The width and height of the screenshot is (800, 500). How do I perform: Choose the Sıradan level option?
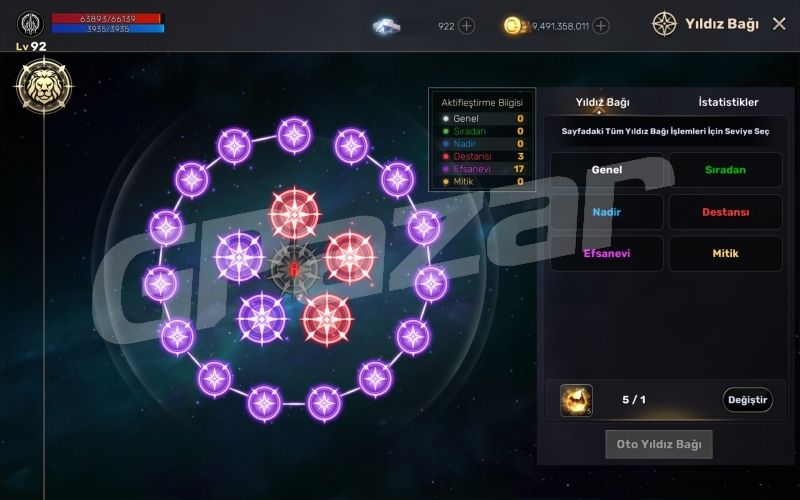coord(725,170)
